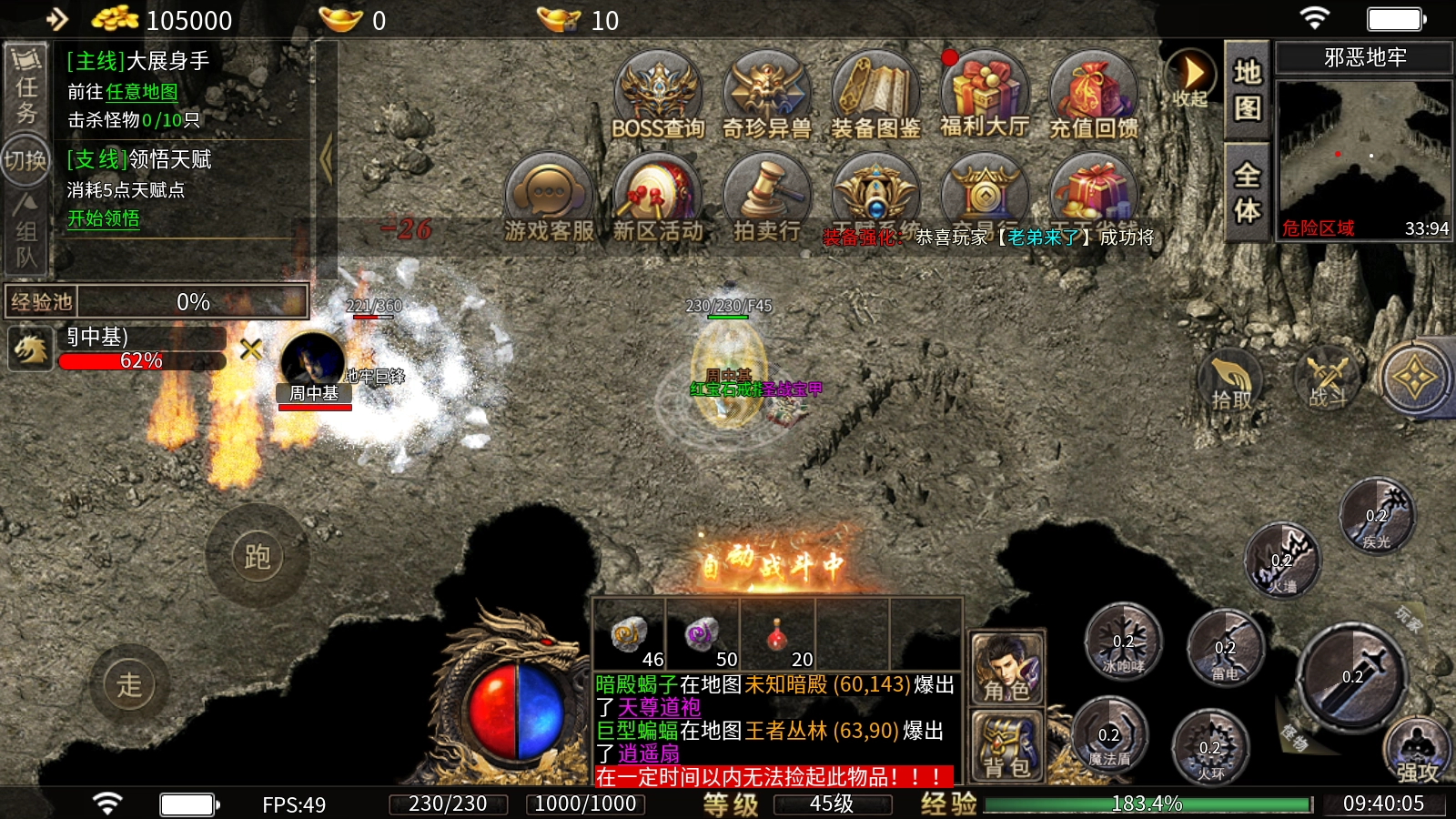Open the 新区活动 events
1456x819 pixels.
click(x=657, y=198)
